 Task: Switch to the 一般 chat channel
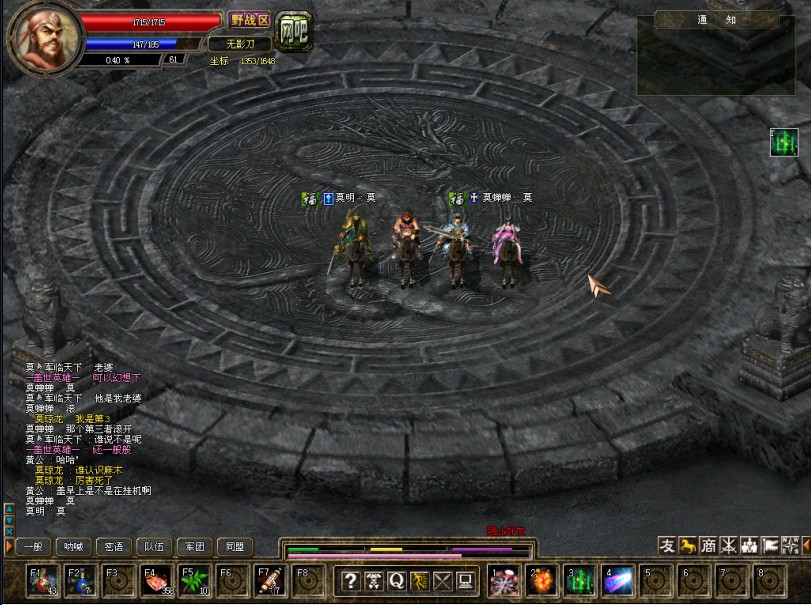pos(33,547)
